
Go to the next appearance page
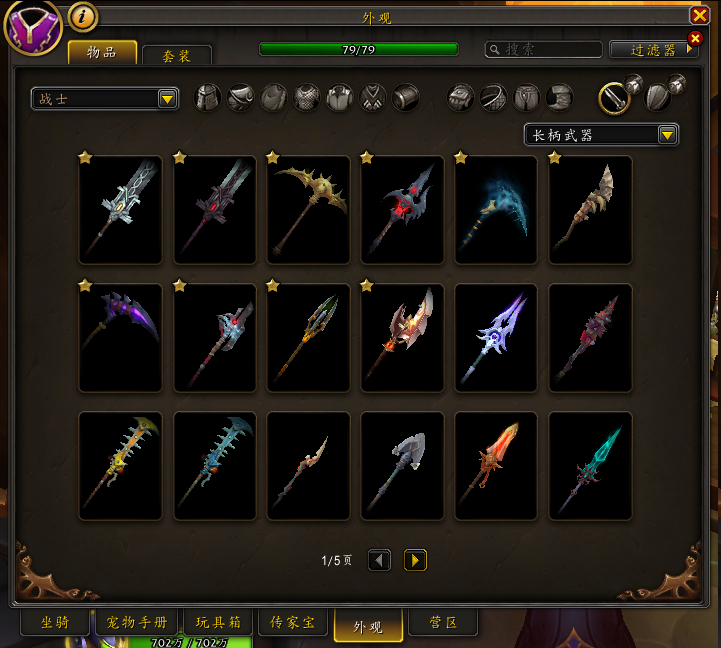(415, 560)
